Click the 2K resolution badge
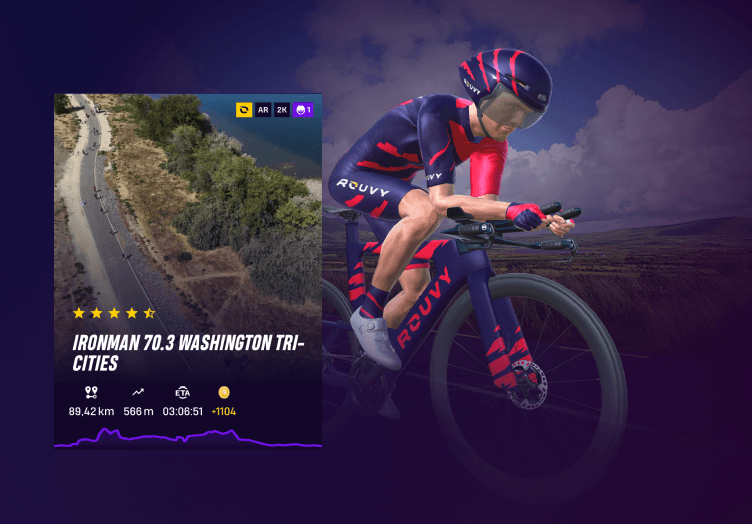752x524 pixels. [x=282, y=110]
